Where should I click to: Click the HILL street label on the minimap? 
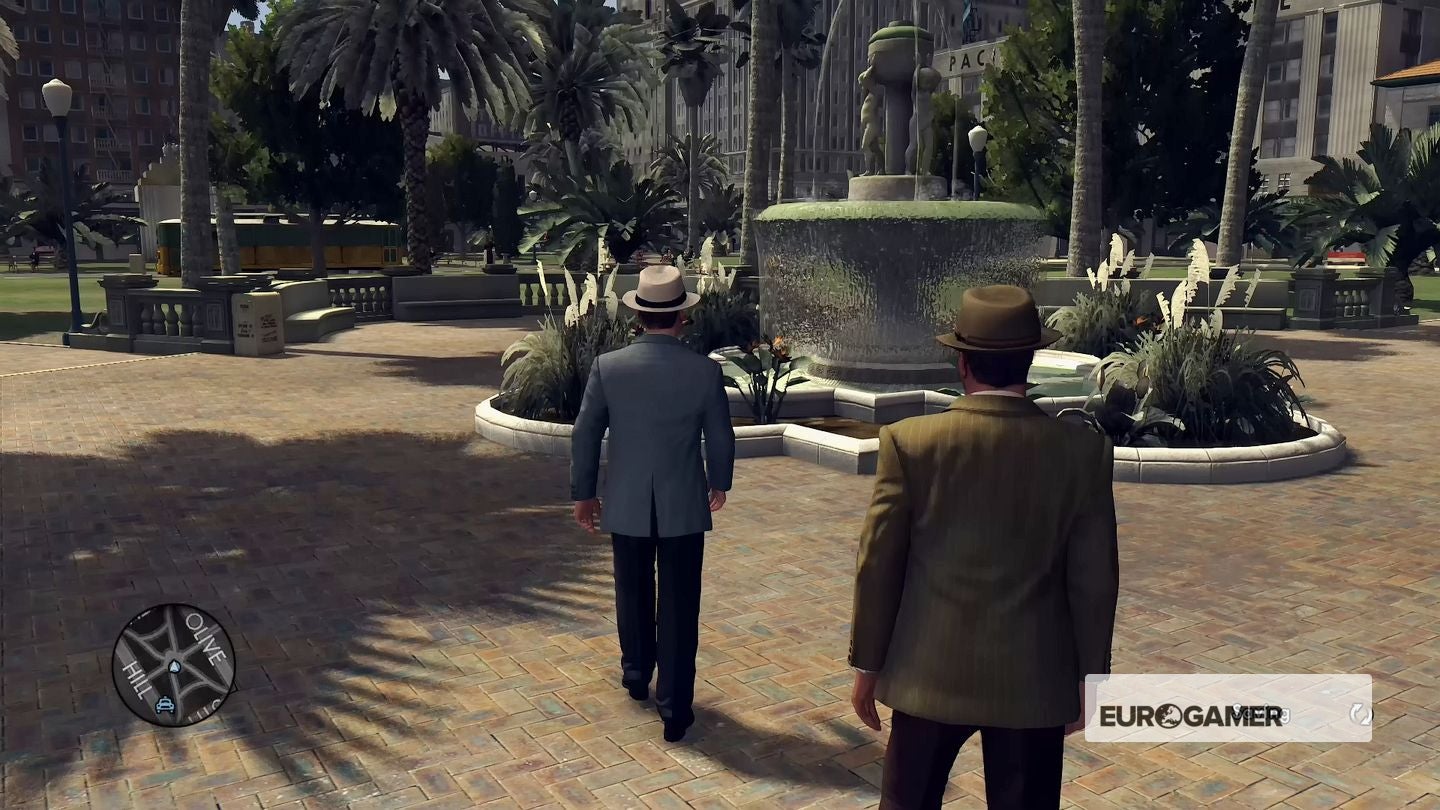pos(136,678)
